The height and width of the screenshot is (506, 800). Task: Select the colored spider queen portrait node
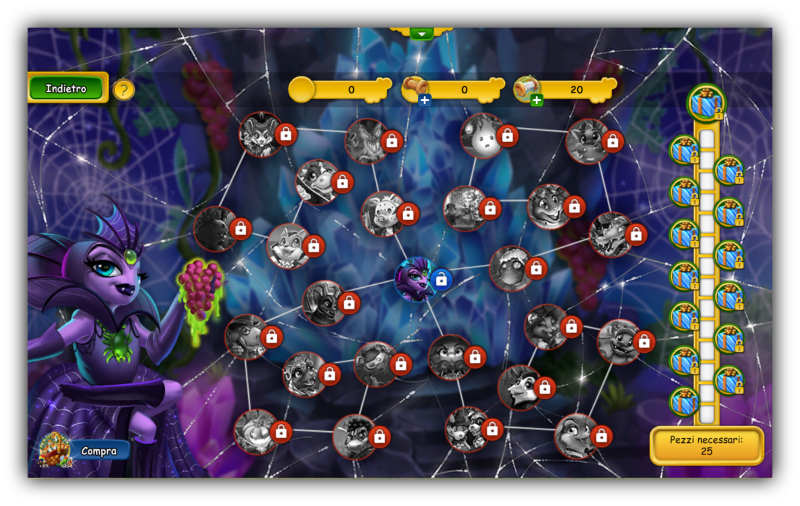click(414, 277)
